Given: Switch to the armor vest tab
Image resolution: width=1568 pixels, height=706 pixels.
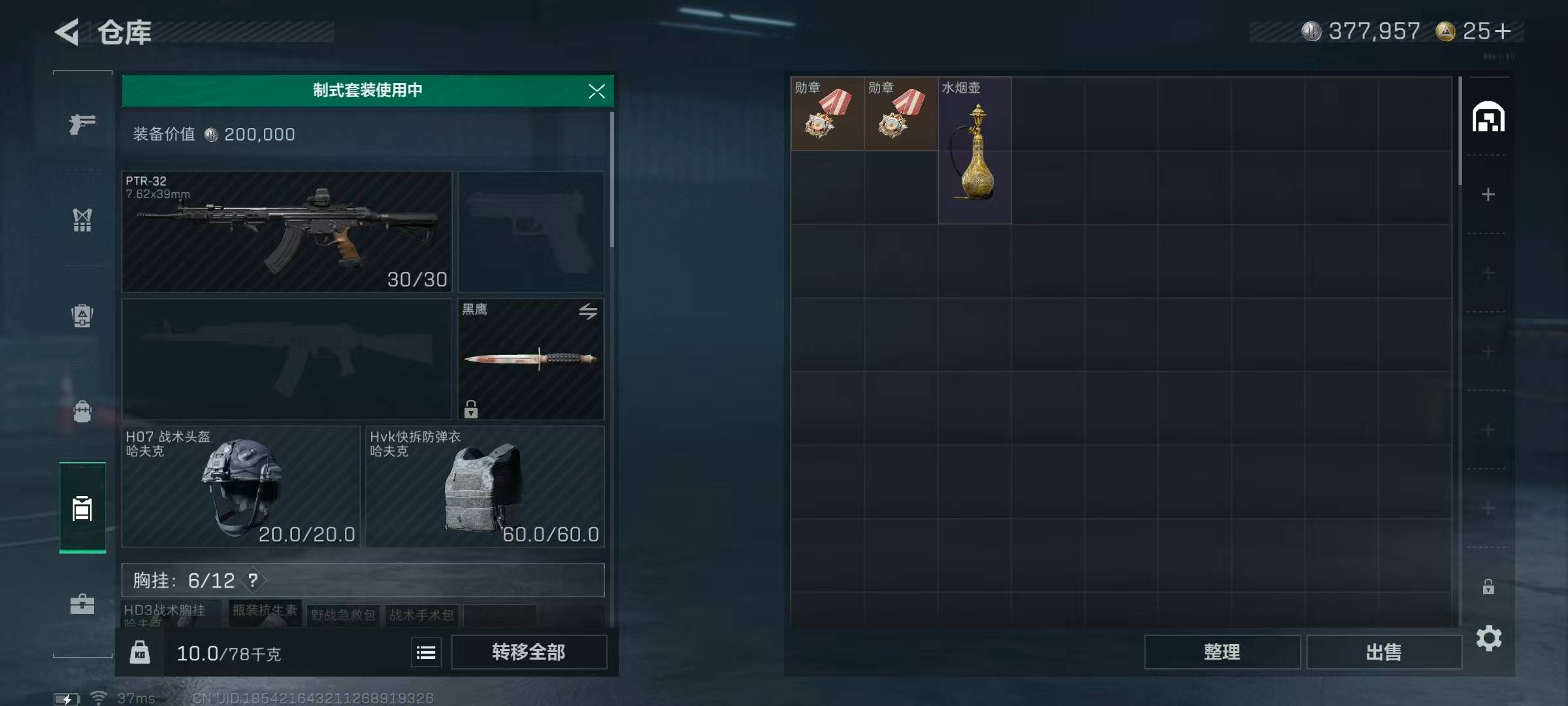Looking at the screenshot, I should coord(82,220).
